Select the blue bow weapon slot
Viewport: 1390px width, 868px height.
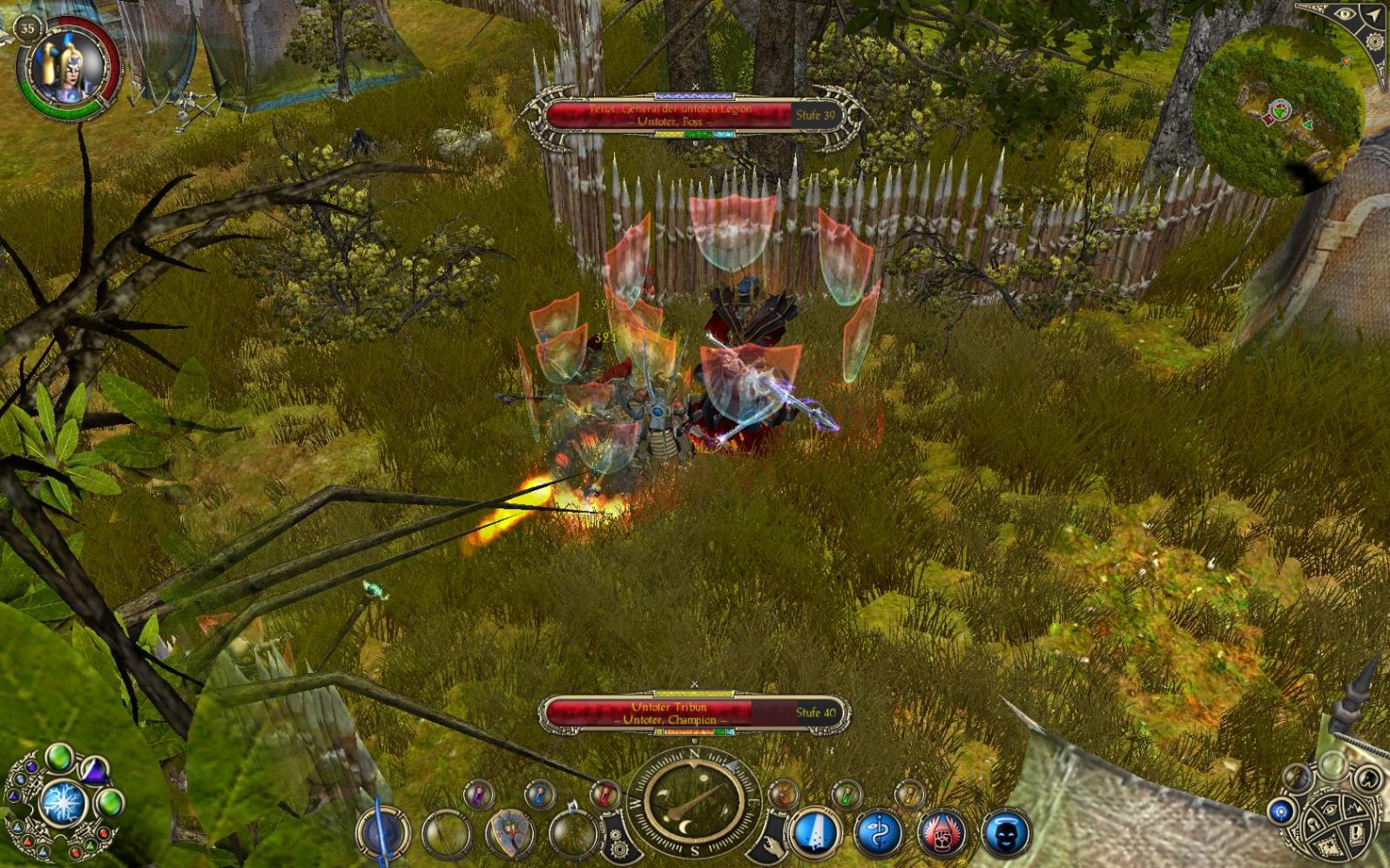381,833
